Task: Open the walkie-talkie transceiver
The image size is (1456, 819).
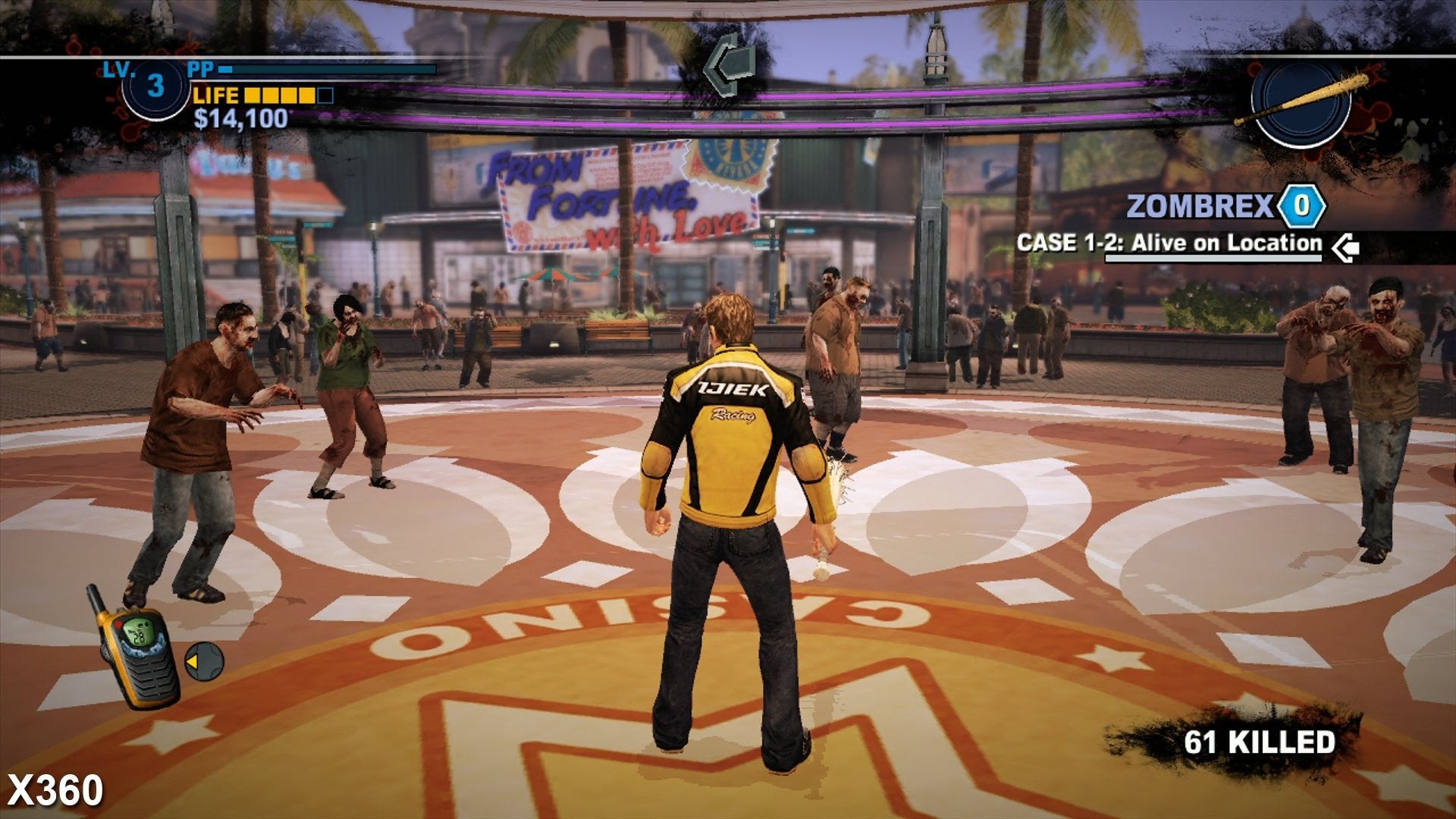Action: (x=136, y=648)
